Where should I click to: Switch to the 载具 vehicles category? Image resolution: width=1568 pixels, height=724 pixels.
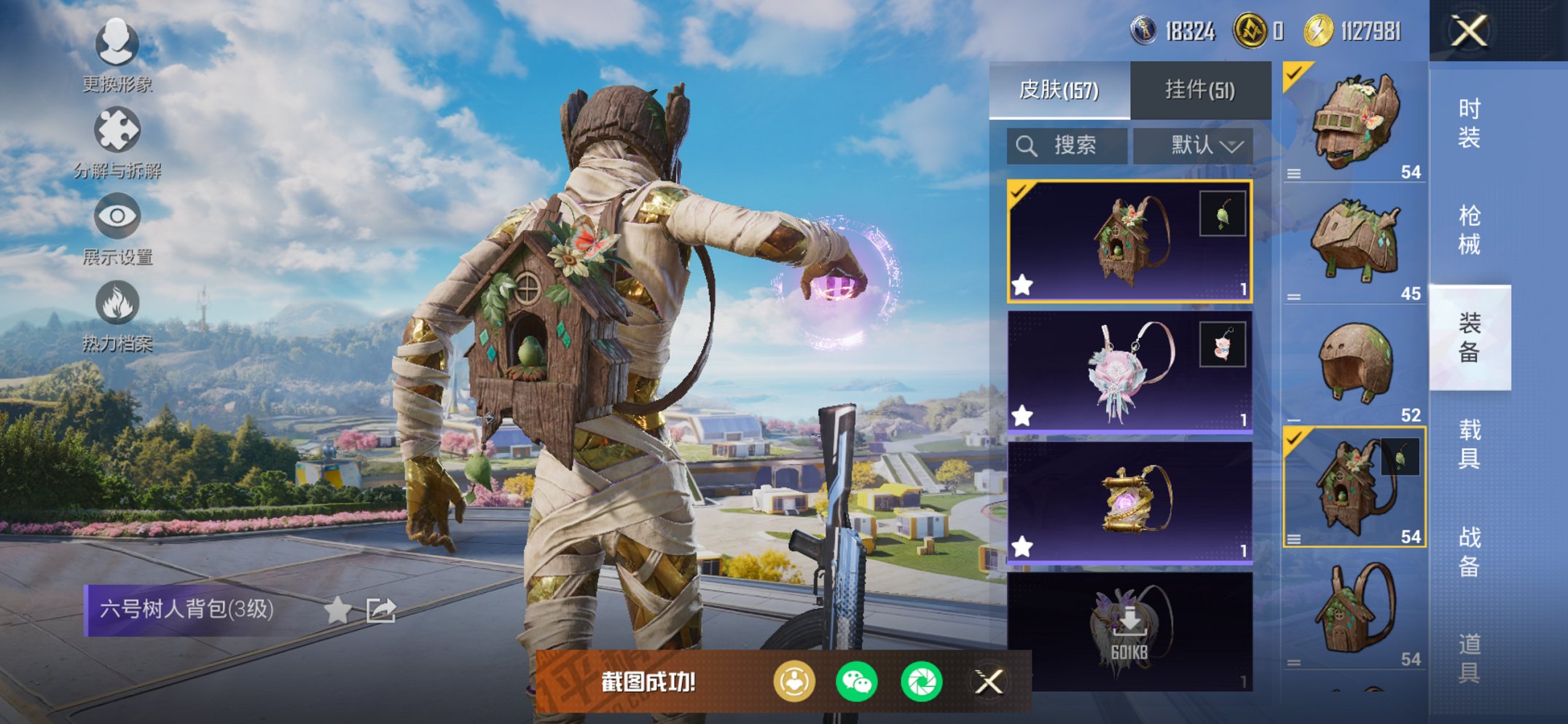[1469, 444]
